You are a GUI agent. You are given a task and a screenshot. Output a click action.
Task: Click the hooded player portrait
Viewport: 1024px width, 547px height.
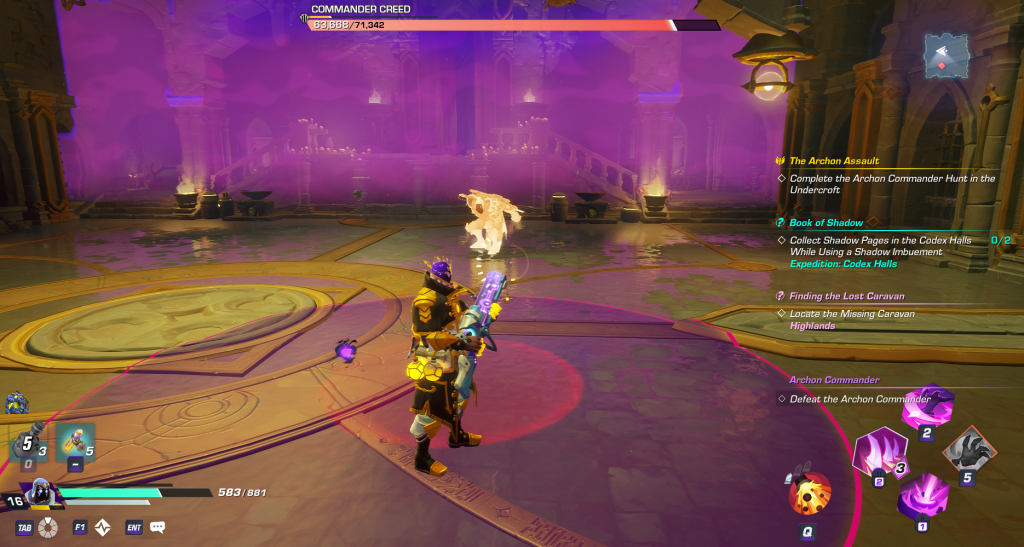[40, 493]
